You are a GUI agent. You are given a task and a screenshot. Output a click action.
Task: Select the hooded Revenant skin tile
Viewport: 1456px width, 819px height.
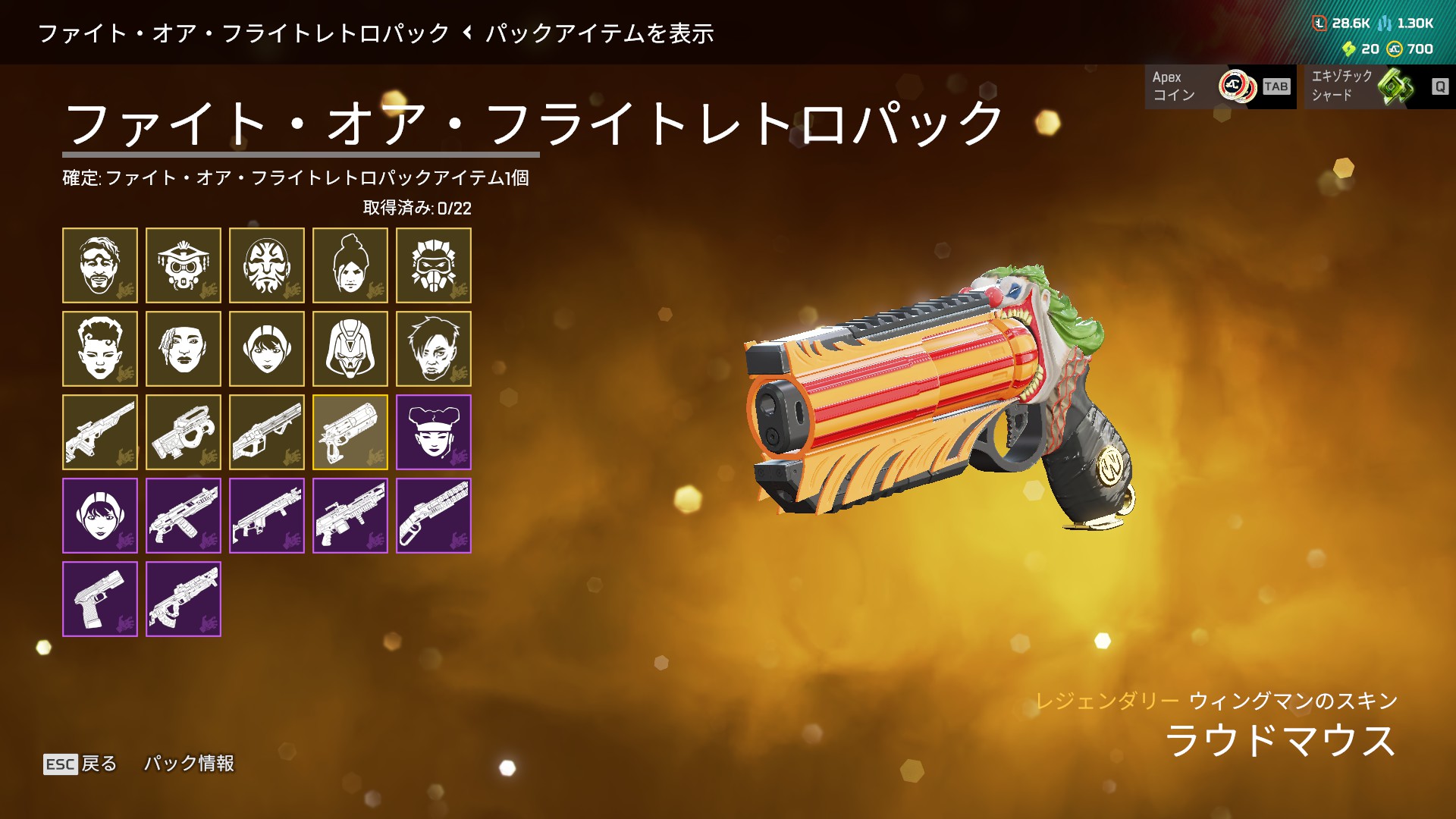coord(350,349)
